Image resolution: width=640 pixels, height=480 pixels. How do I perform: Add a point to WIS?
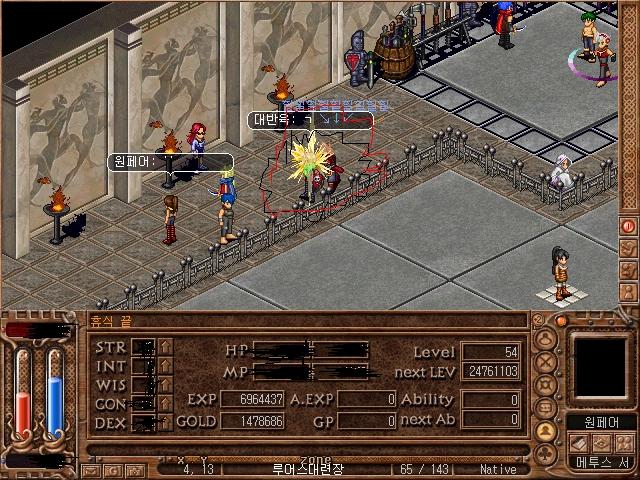click(x=166, y=385)
